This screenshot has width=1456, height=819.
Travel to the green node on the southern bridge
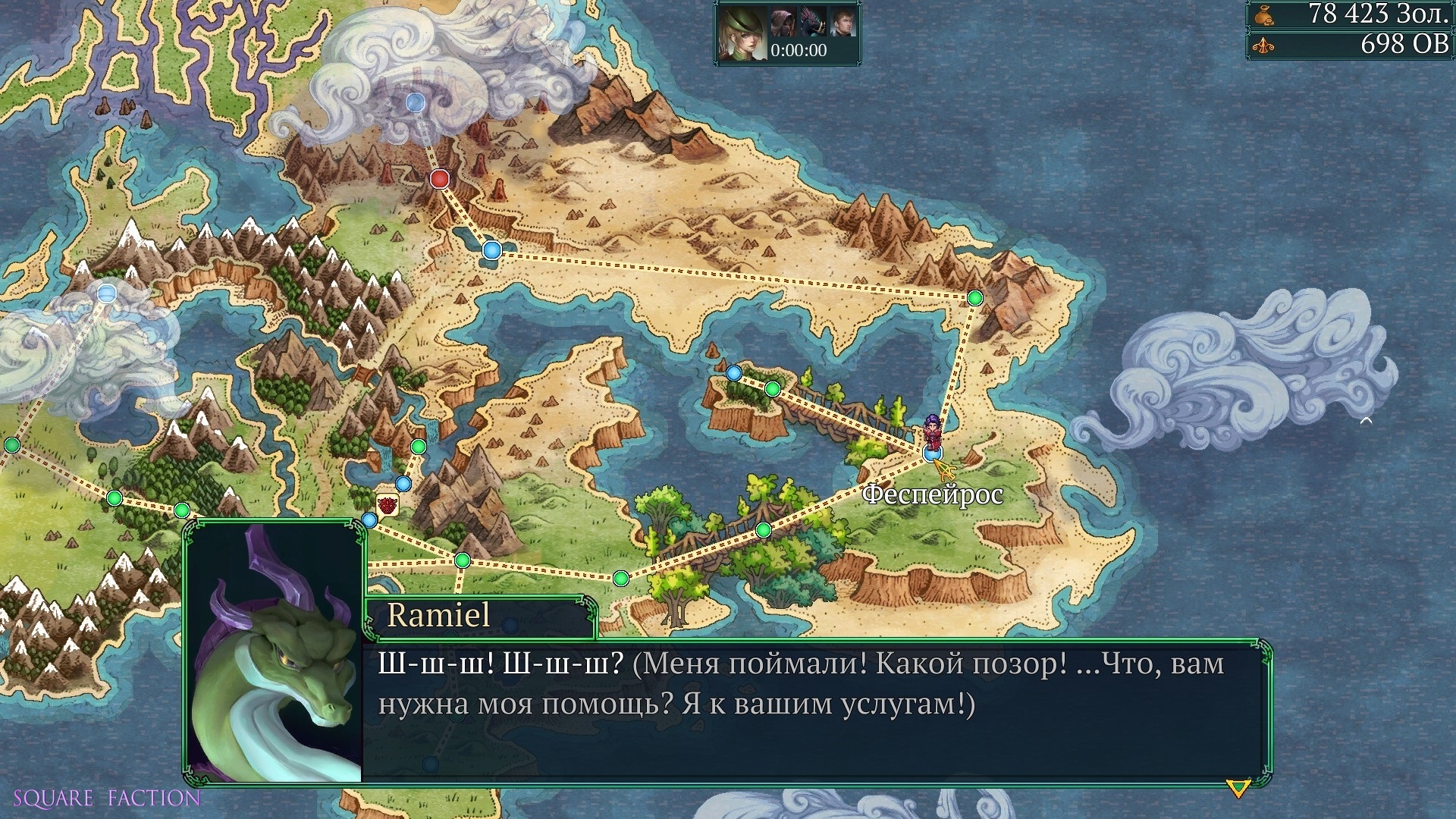[x=764, y=530]
